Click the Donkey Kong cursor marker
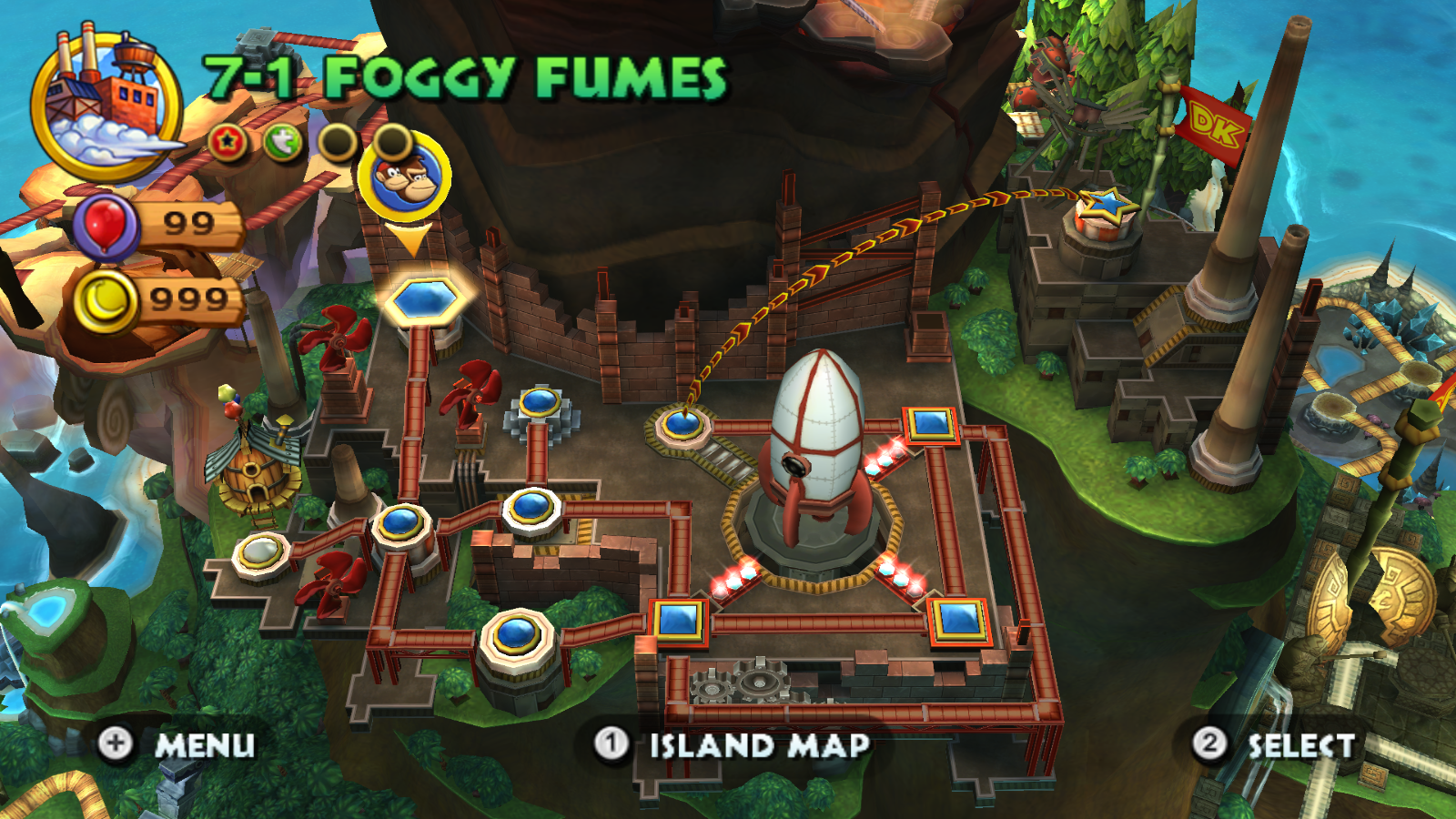 (x=403, y=177)
